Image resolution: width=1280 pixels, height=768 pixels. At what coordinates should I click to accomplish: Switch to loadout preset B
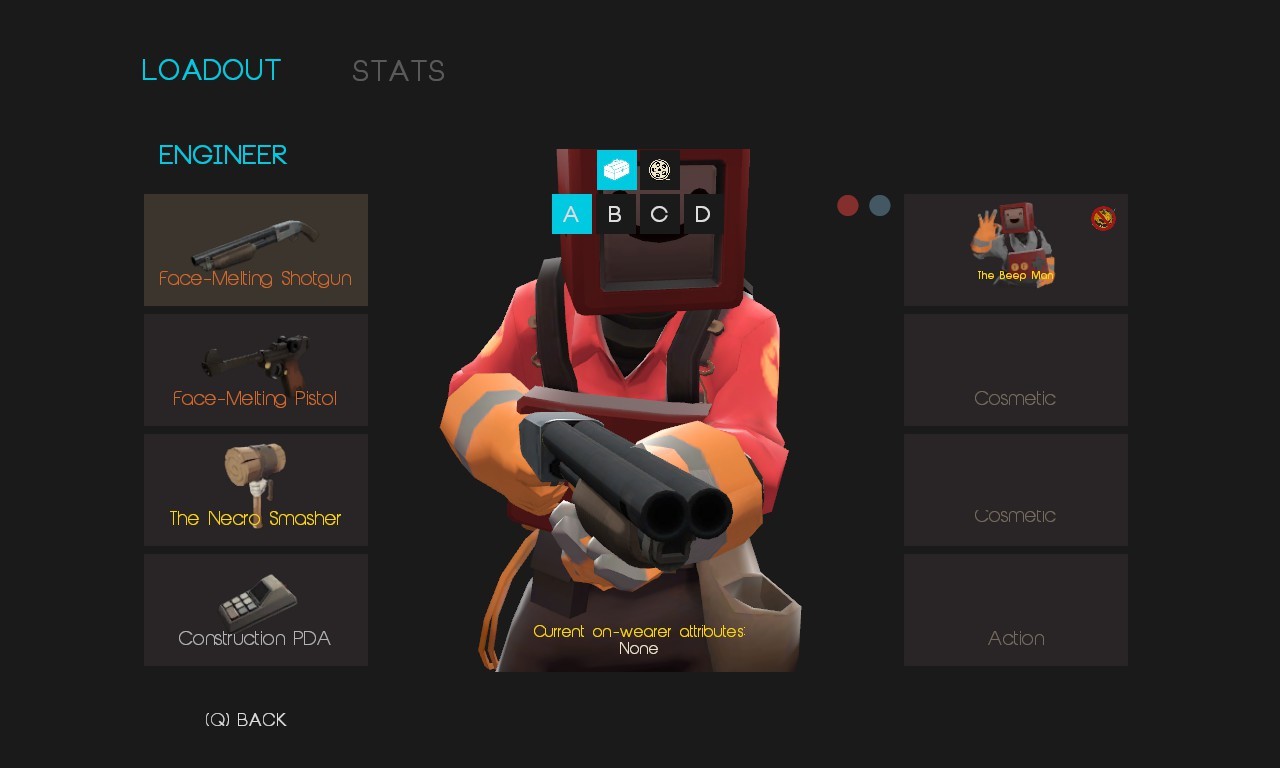(615, 213)
